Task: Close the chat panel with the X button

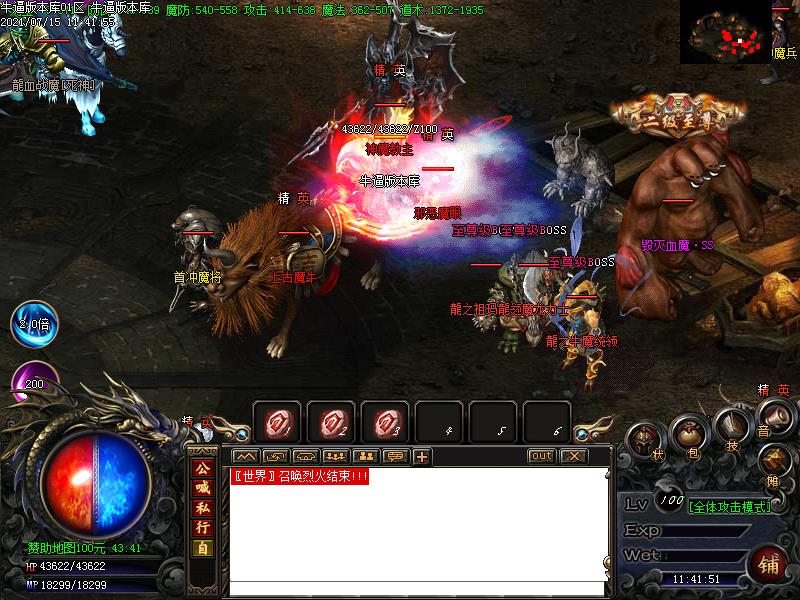Action: (x=572, y=456)
